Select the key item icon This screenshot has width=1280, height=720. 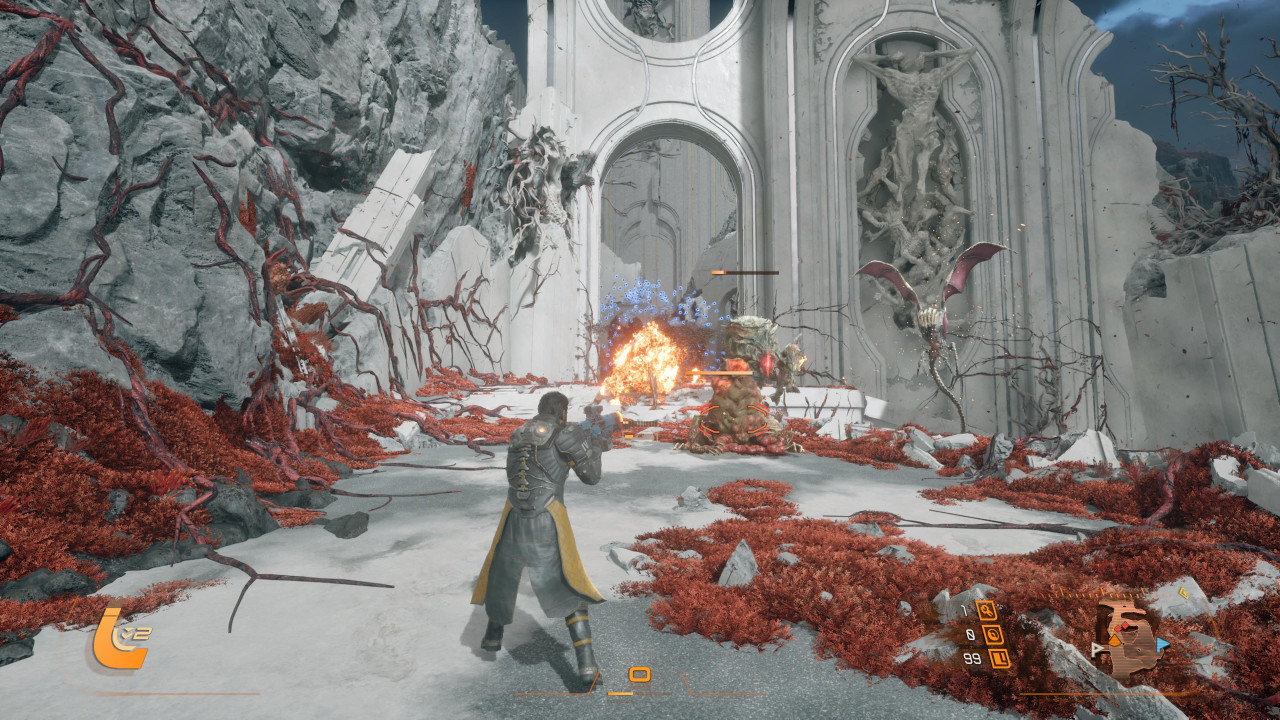pos(987,610)
